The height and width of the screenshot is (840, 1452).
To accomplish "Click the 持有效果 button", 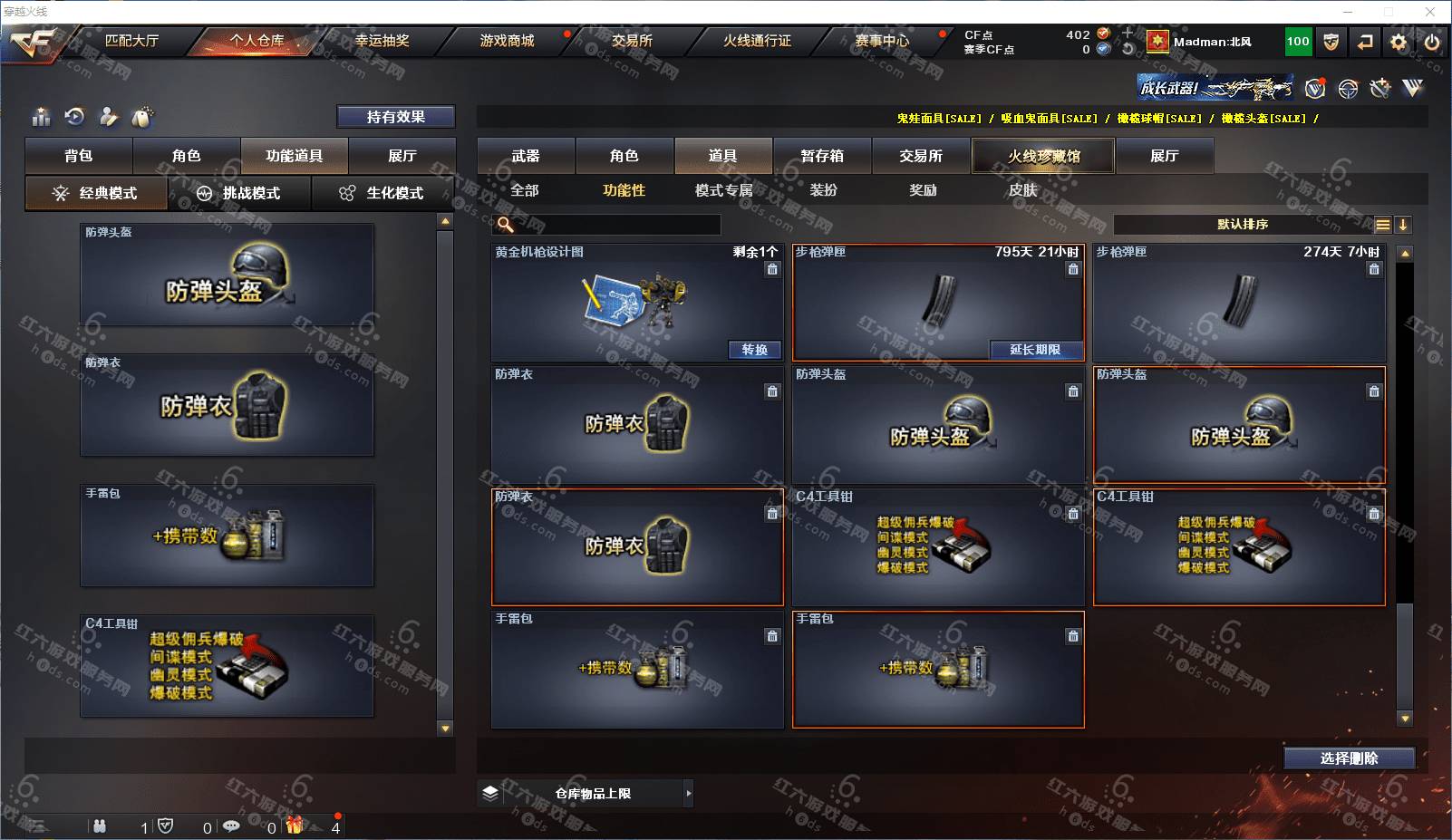I will 396,117.
